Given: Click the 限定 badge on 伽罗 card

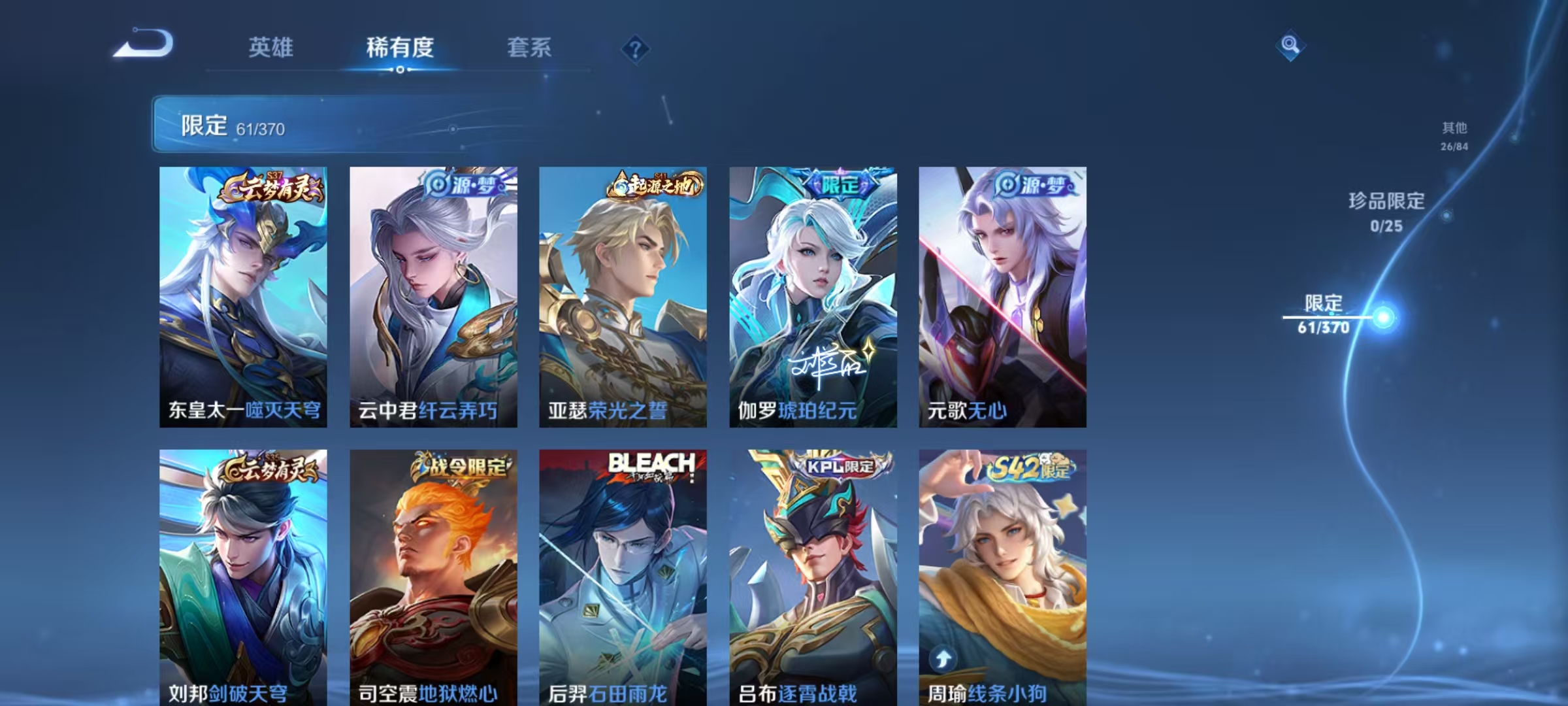Looking at the screenshot, I should coord(838,186).
